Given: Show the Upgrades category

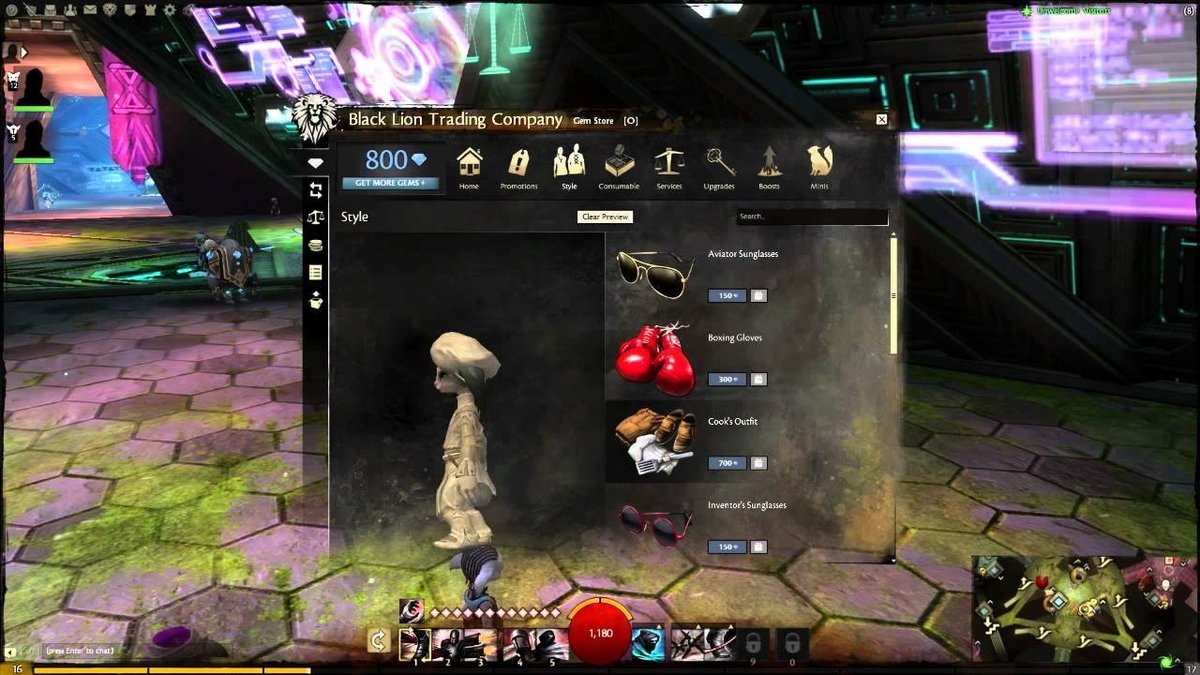Looking at the screenshot, I should point(719,167).
